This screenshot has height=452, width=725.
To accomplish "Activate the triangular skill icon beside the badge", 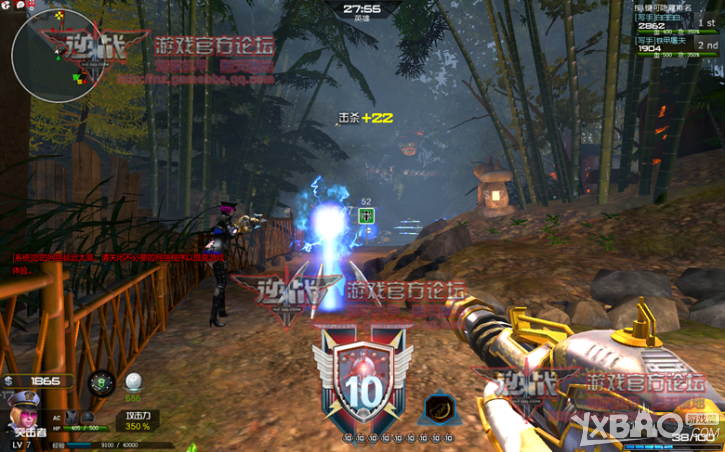I will (437, 408).
